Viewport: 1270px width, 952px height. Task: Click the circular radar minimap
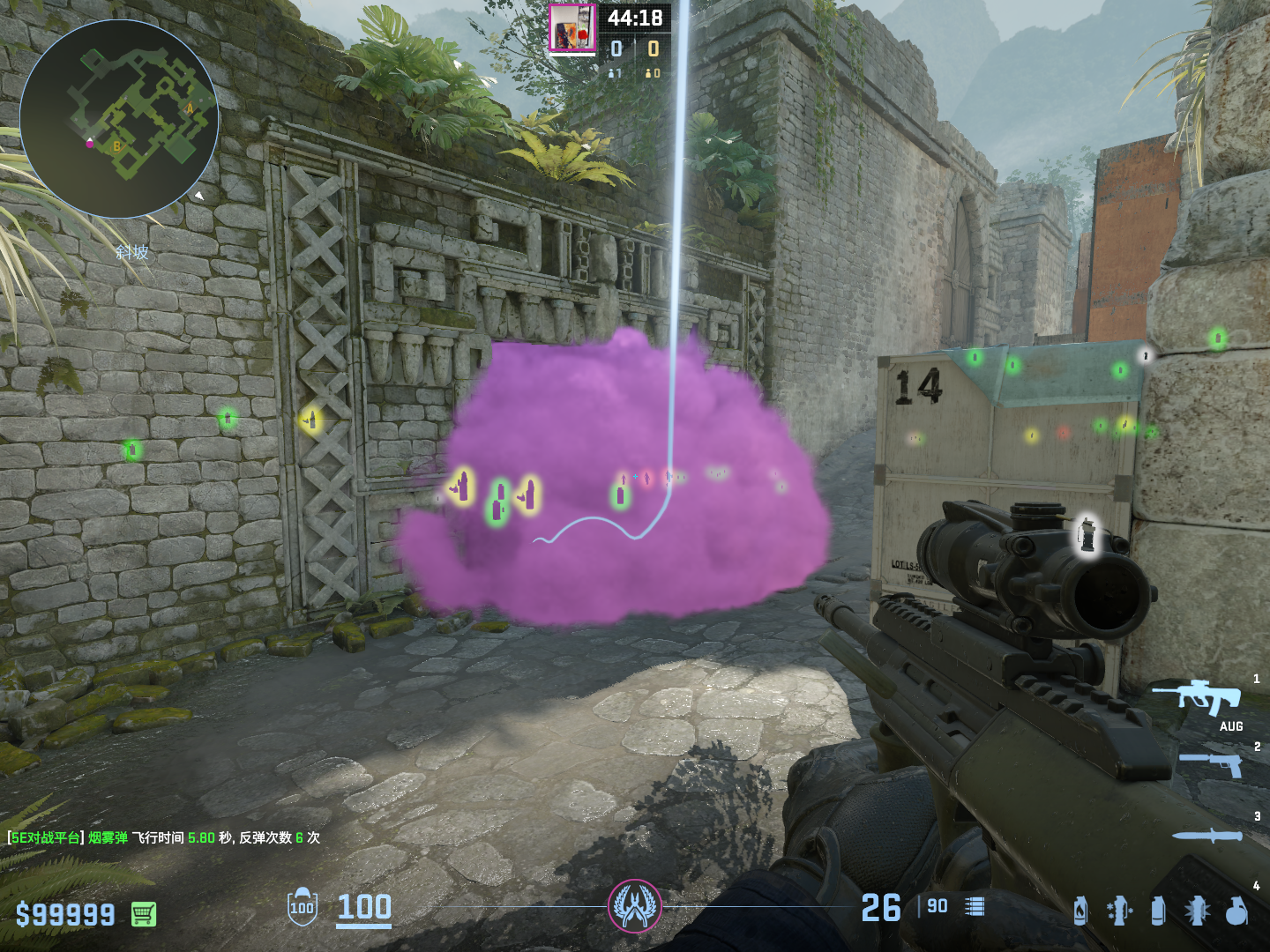[x=119, y=119]
